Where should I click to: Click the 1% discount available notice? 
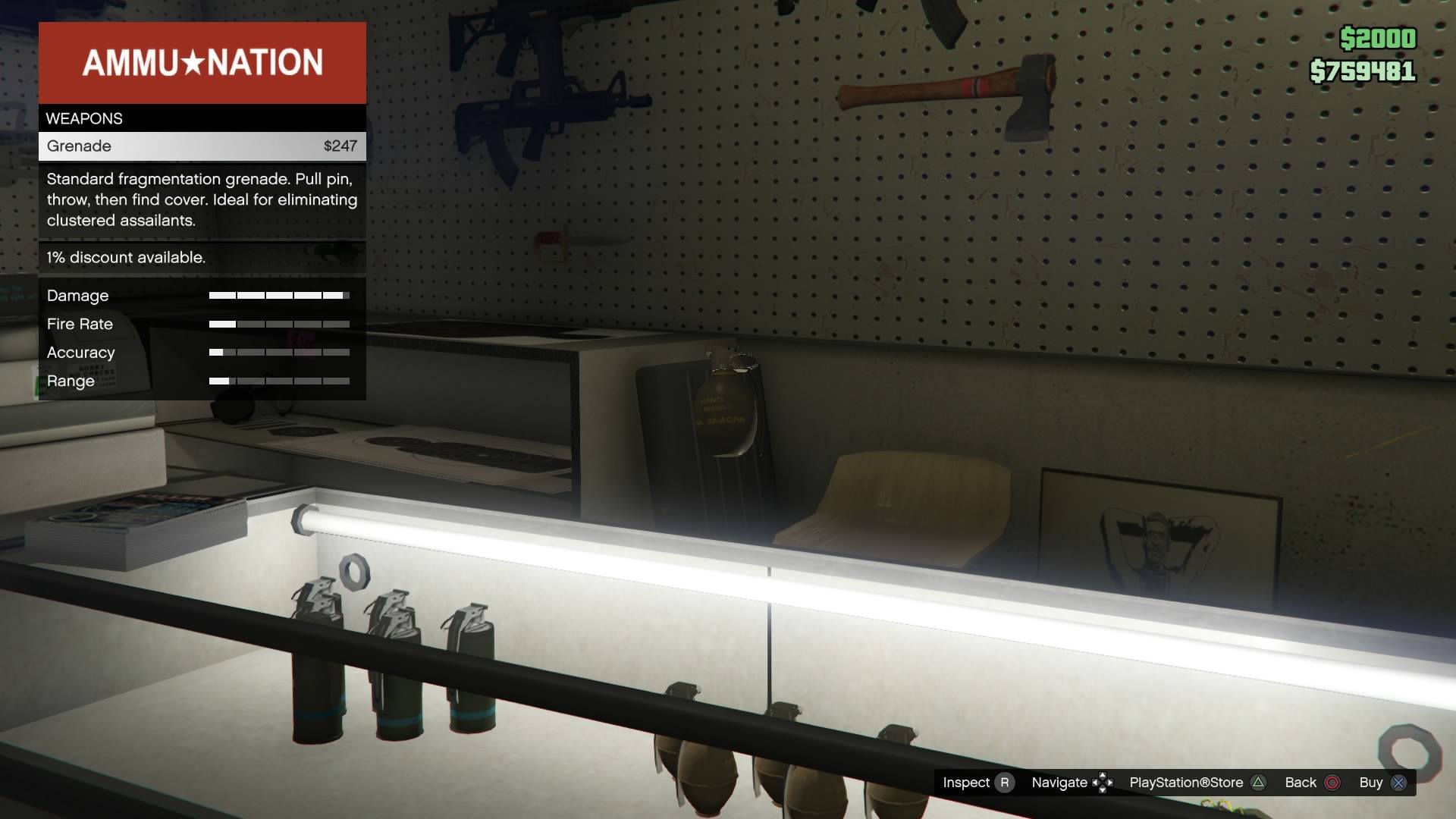126,258
